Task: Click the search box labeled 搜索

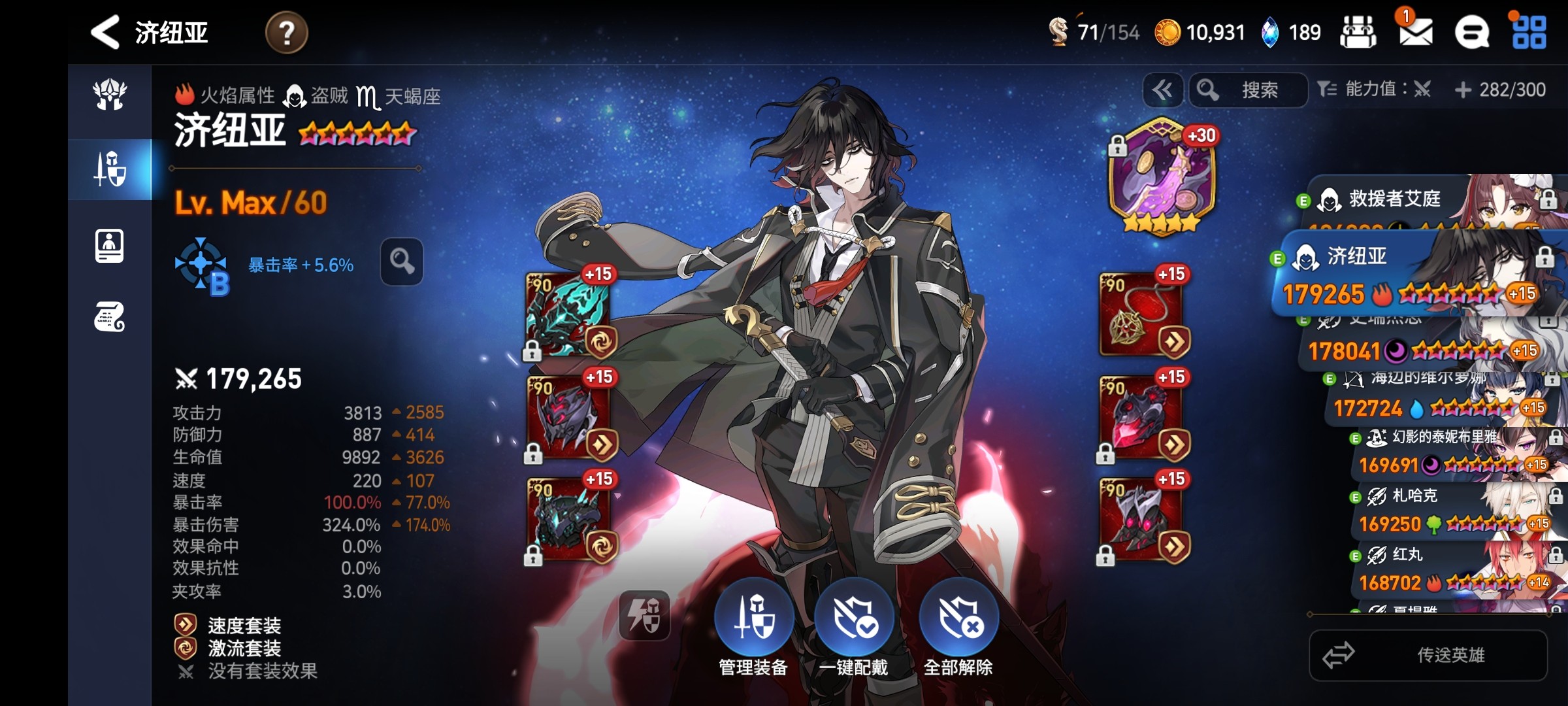Action: tap(1249, 90)
